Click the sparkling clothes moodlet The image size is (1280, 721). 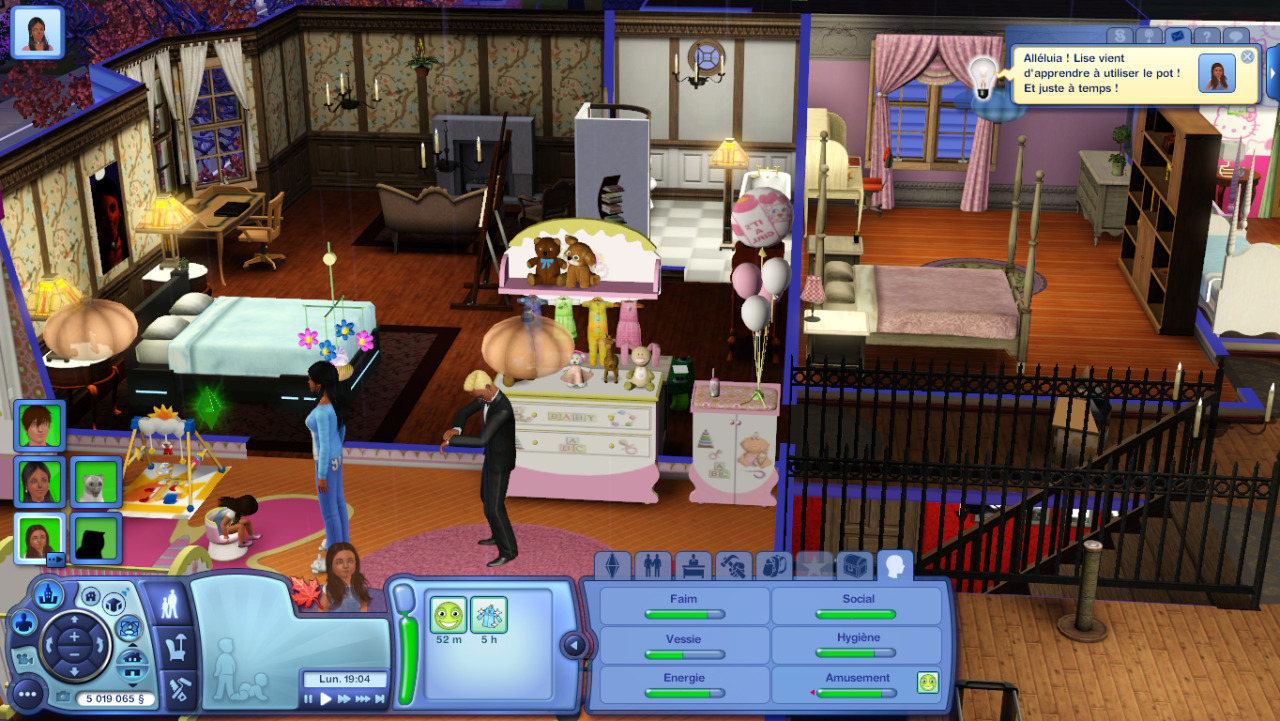click(x=489, y=615)
